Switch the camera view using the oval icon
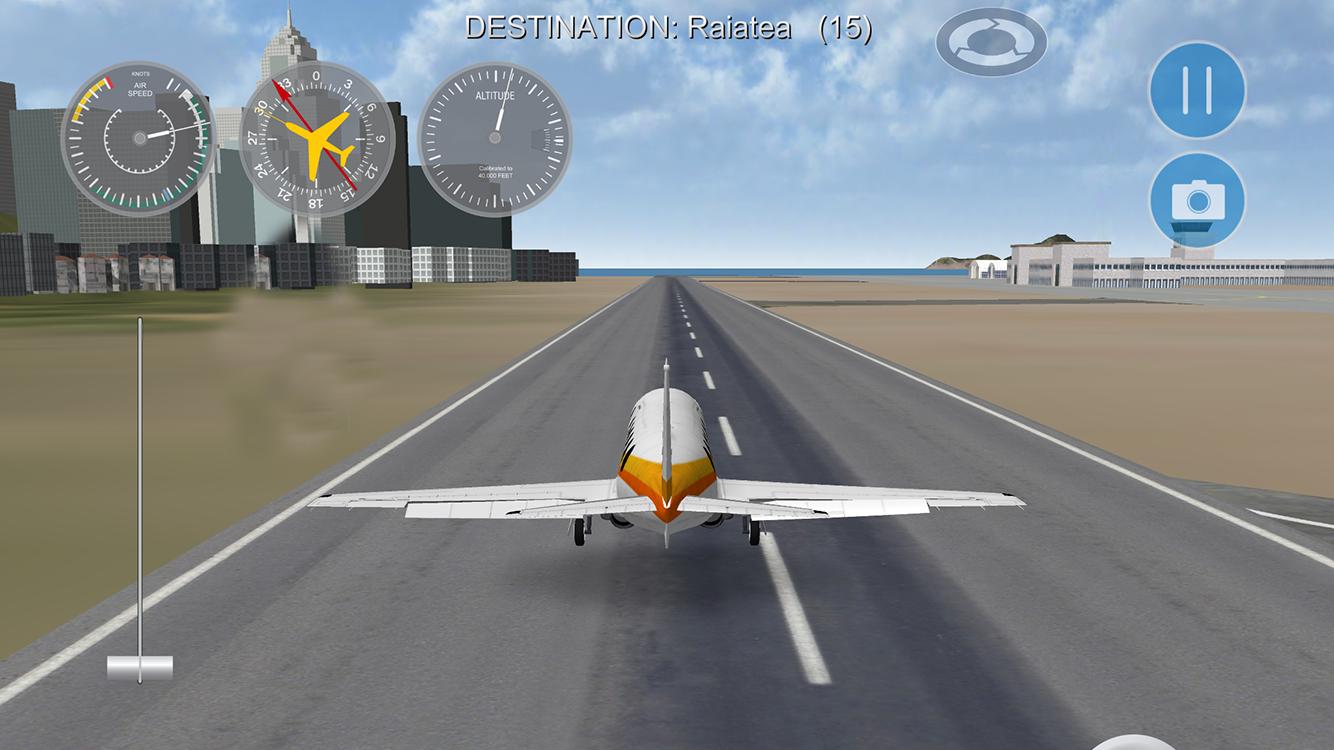 pyautogui.click(x=991, y=42)
